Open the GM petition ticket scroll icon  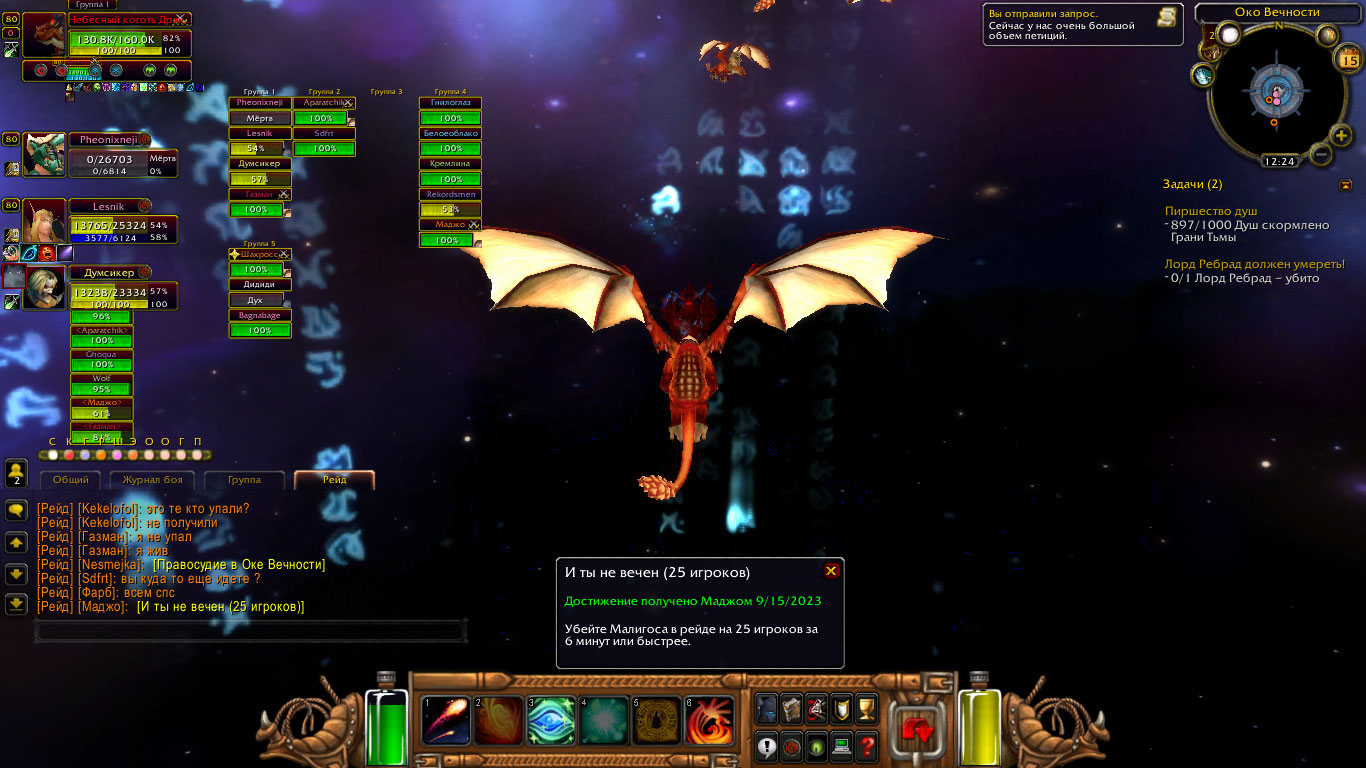click(1166, 17)
